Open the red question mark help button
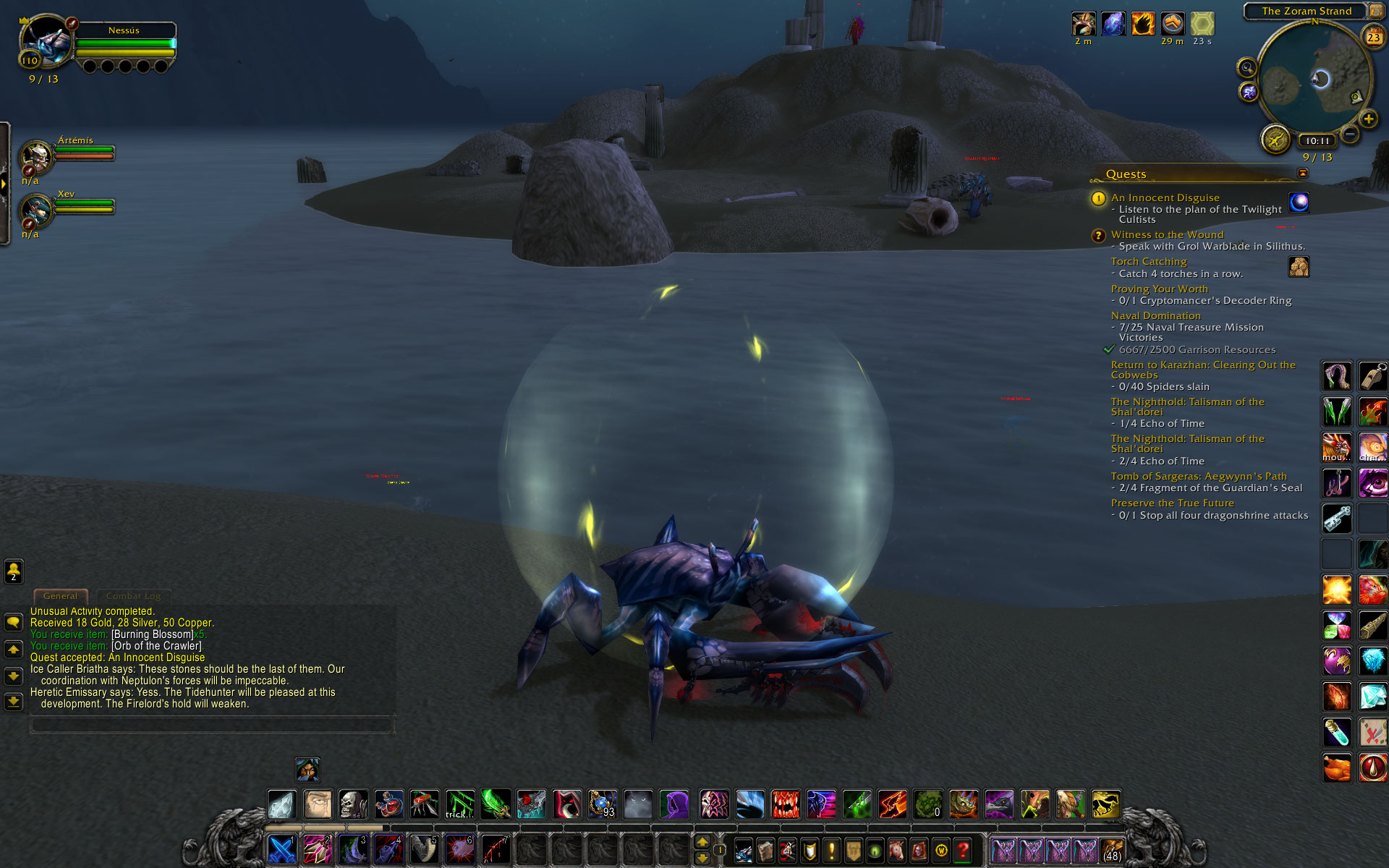Viewport: 1389px width, 868px height. tap(962, 850)
